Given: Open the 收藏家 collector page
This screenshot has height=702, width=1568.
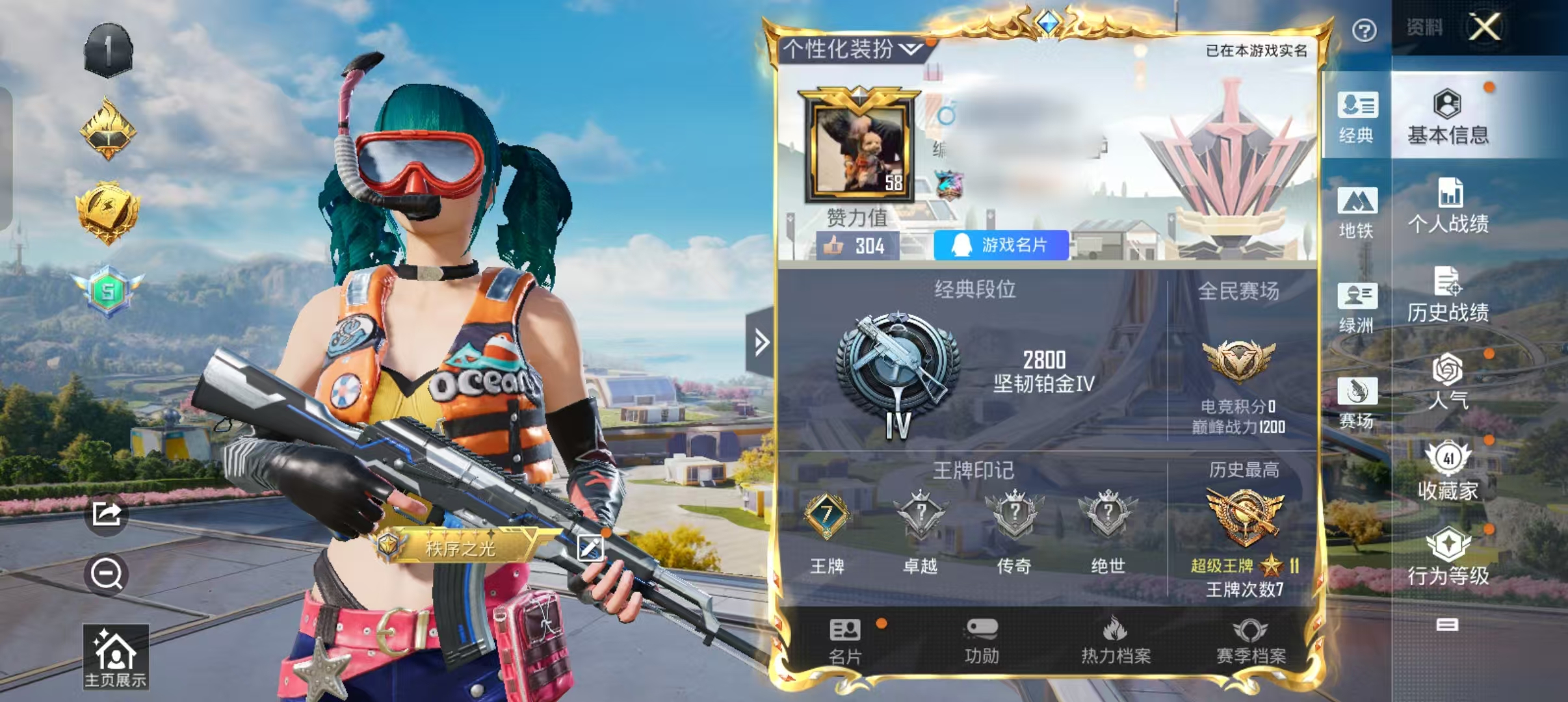Looking at the screenshot, I should click(x=1448, y=471).
